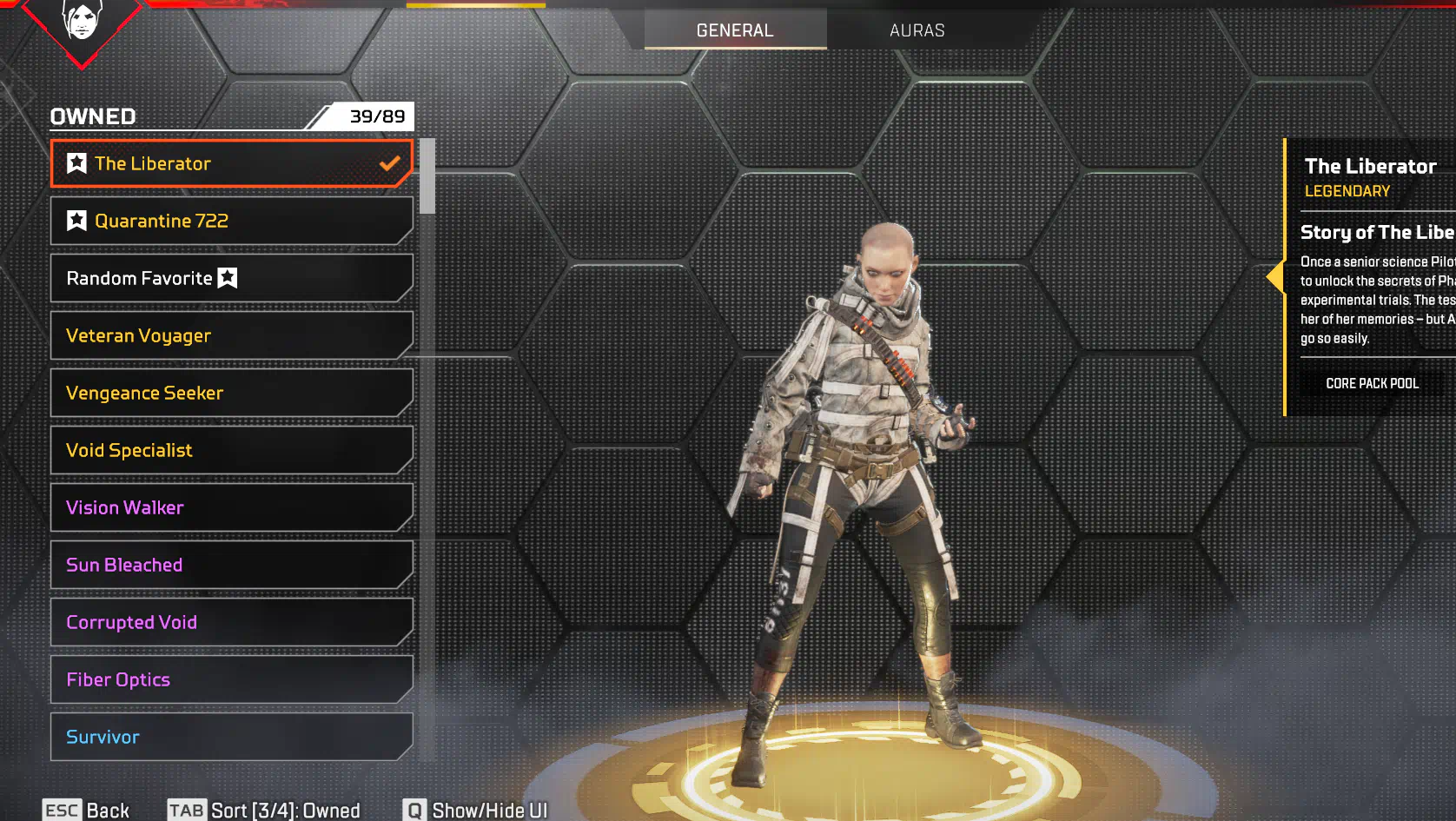Select the Random Favorite option
Screen dimensions: 1456x821
231,278
